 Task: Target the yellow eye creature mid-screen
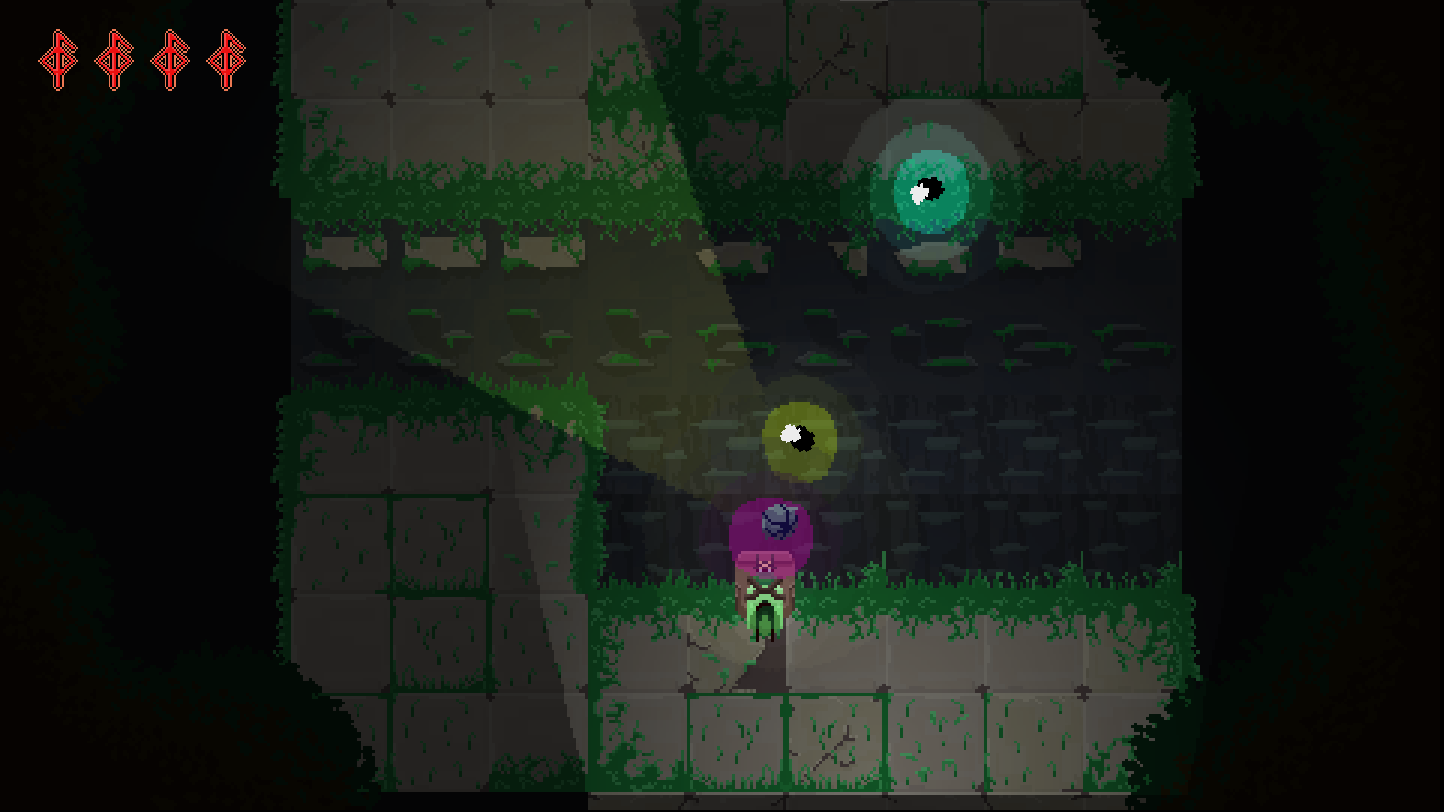tap(800, 435)
